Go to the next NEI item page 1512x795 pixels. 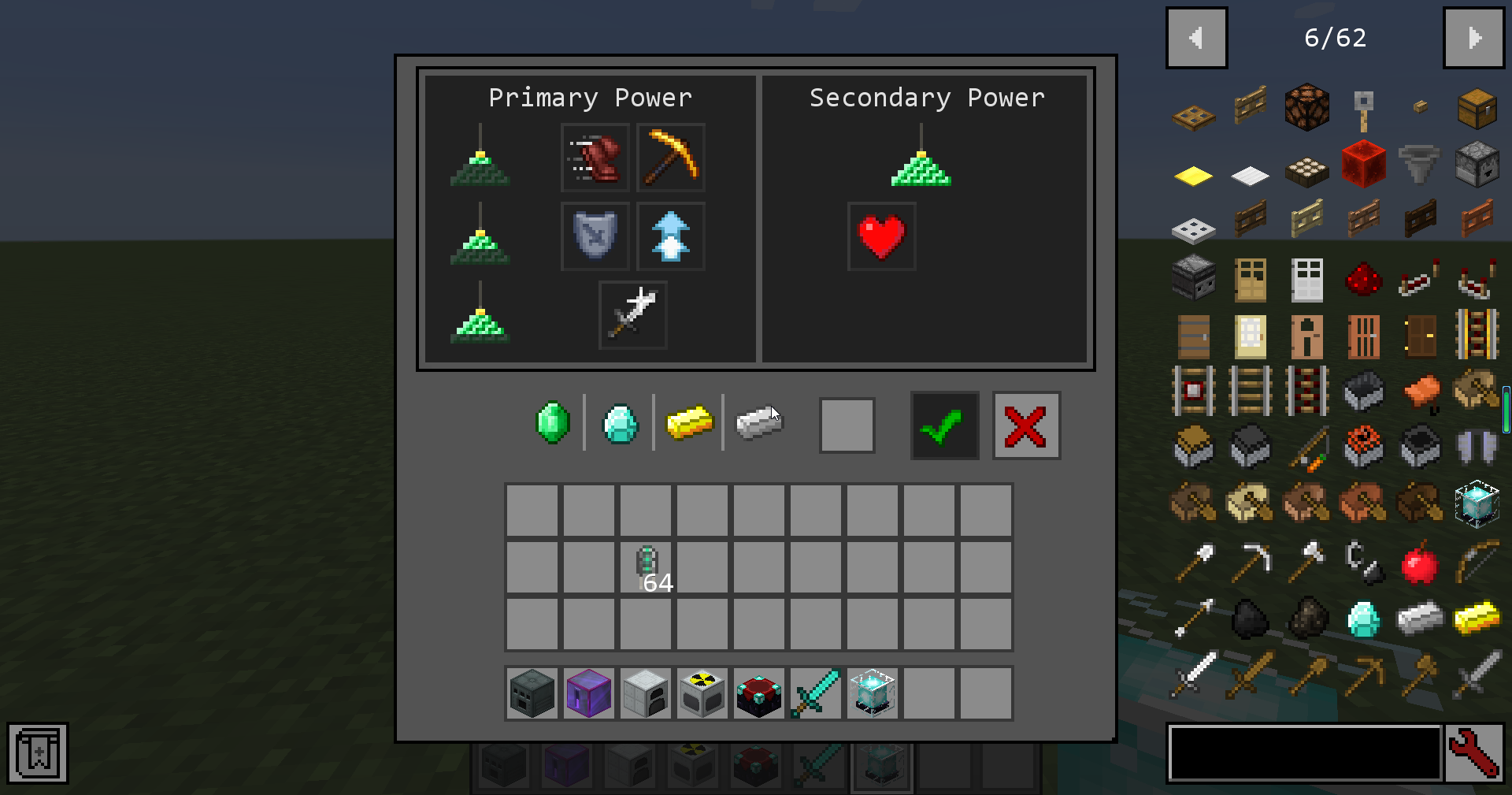1473,37
